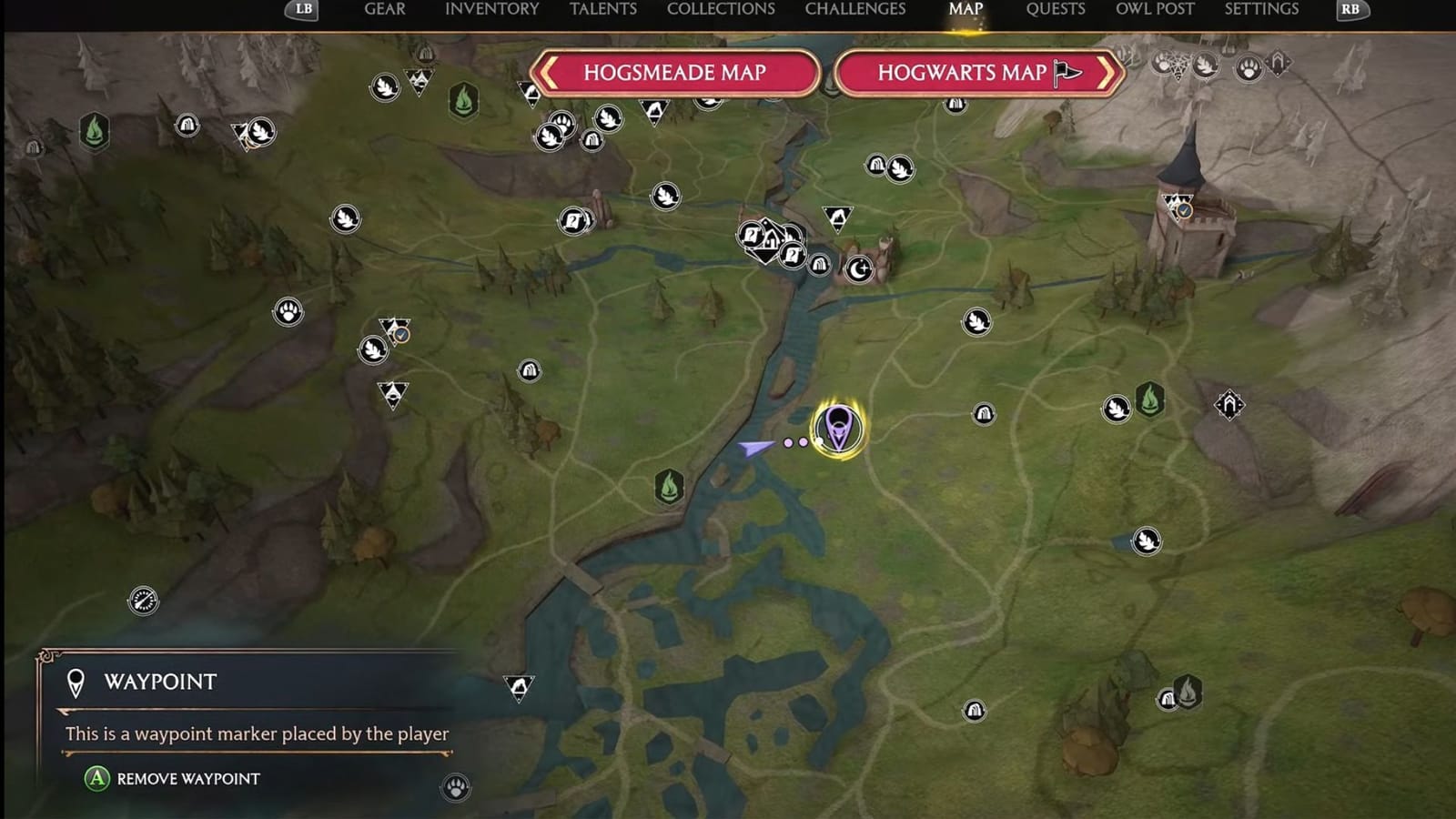This screenshot has height=819, width=1456.
Task: Select the crescent moon astronomy table icon
Action: [859, 268]
